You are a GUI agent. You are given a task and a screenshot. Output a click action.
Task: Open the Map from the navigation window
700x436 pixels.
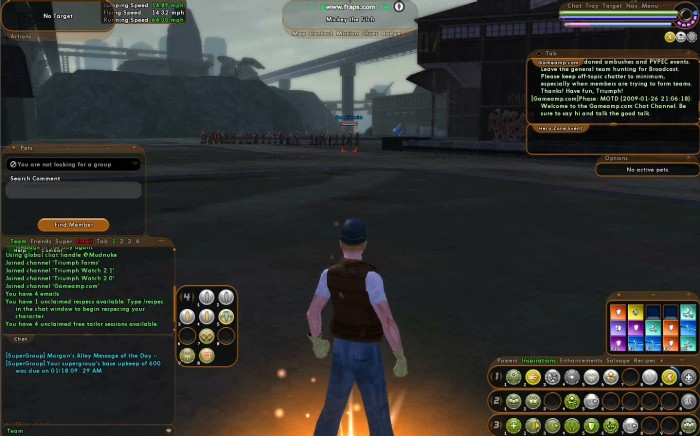coord(299,33)
